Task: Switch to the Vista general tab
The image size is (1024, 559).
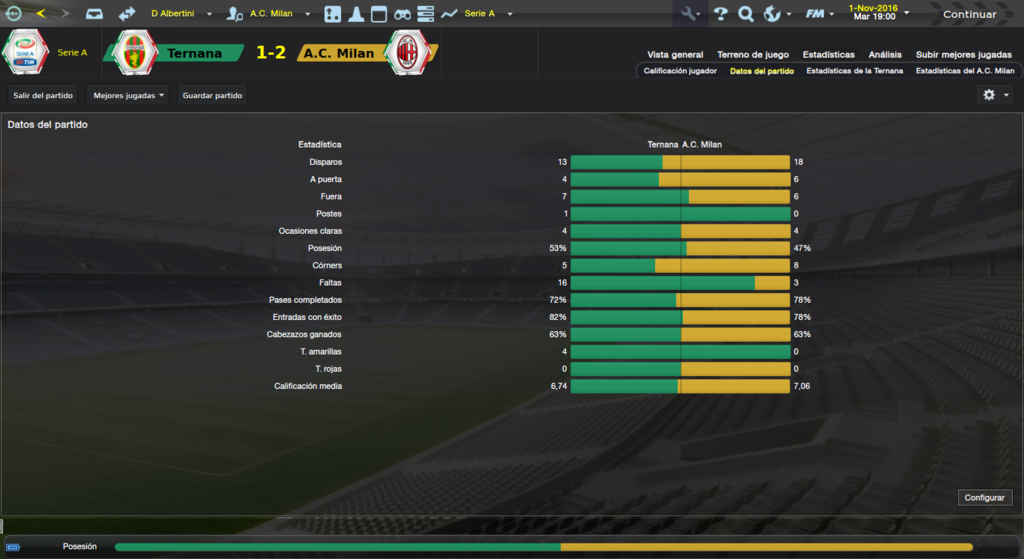Action: [x=675, y=55]
